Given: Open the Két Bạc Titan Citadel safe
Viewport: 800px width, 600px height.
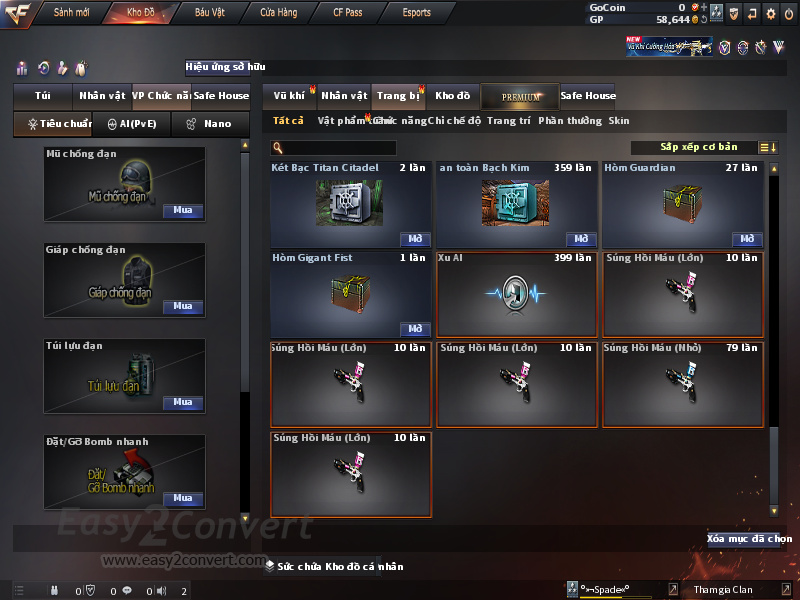Looking at the screenshot, I should [x=415, y=240].
